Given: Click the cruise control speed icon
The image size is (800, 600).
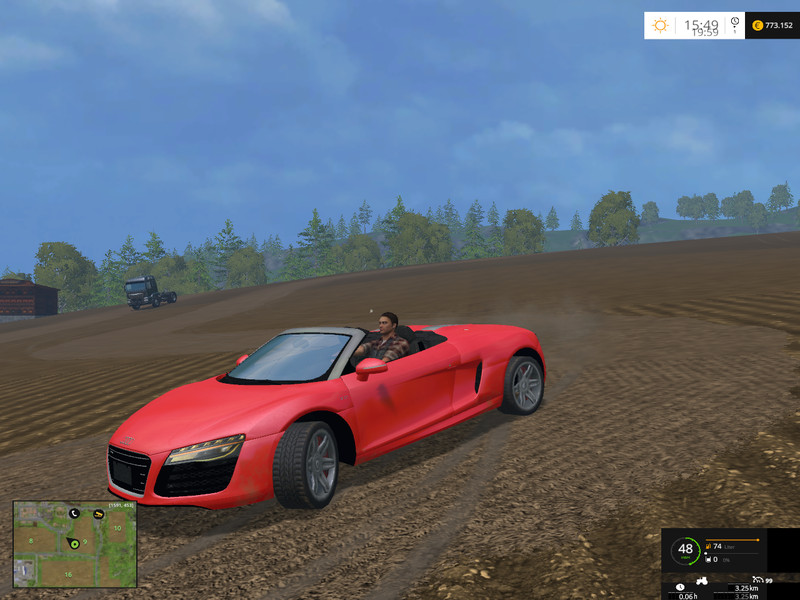Looking at the screenshot, I should pos(758,580).
